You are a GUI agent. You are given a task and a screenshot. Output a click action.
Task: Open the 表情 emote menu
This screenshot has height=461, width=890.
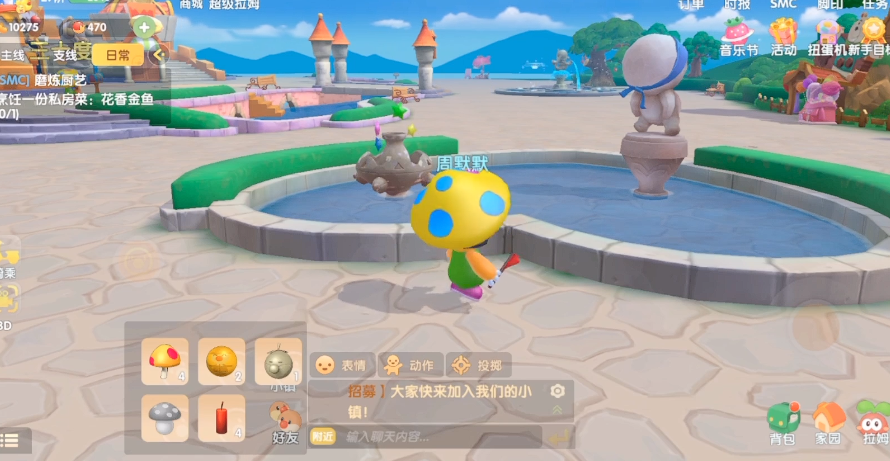tap(342, 365)
